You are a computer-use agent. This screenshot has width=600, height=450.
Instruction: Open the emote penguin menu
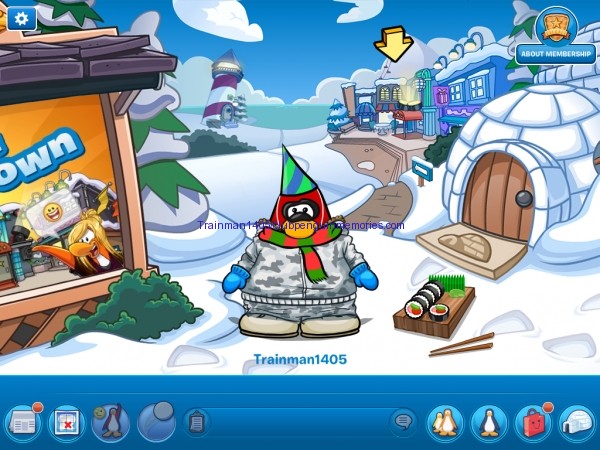pos(111,422)
